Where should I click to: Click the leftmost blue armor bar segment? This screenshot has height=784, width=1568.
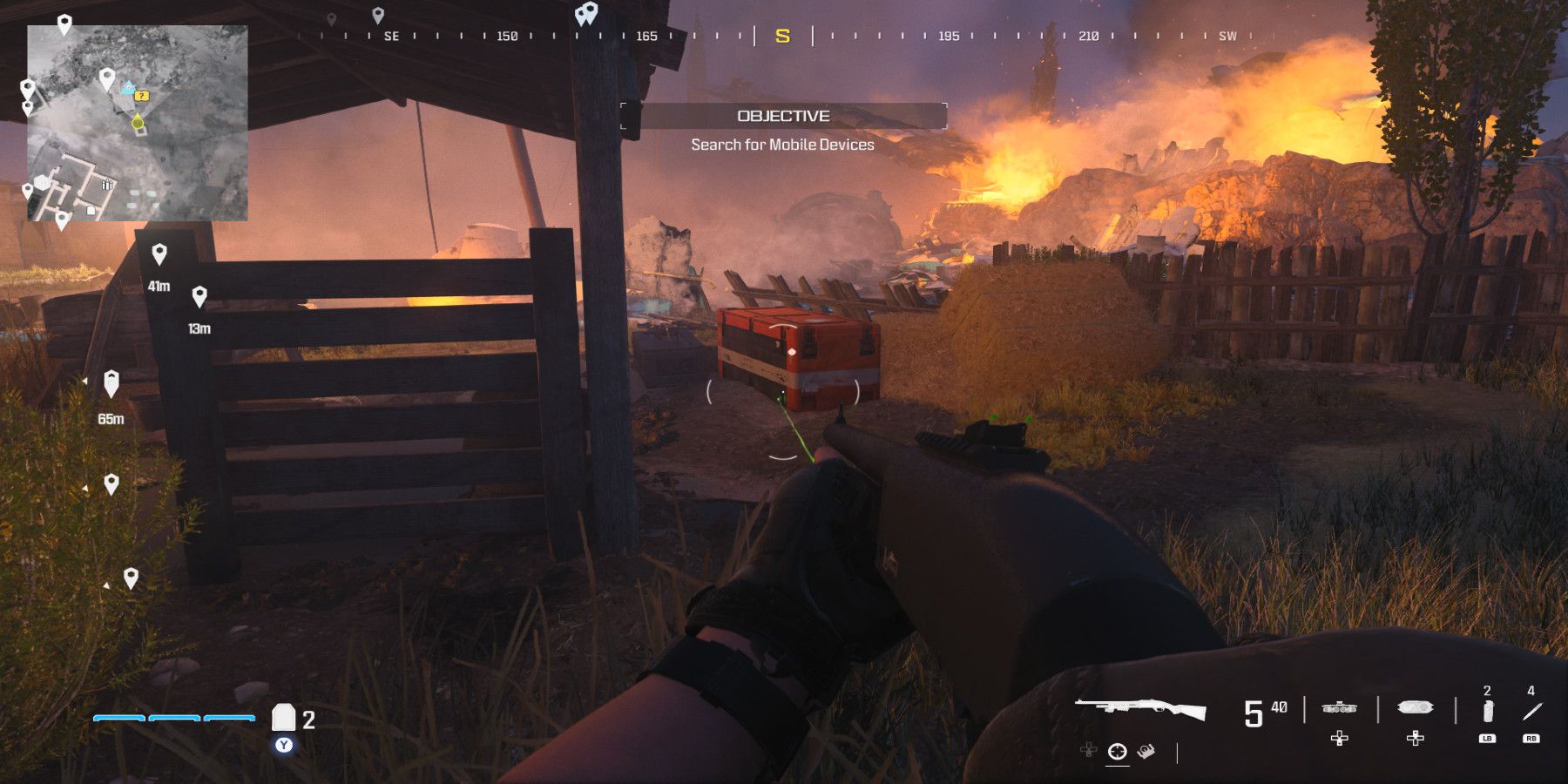pyautogui.click(x=118, y=719)
